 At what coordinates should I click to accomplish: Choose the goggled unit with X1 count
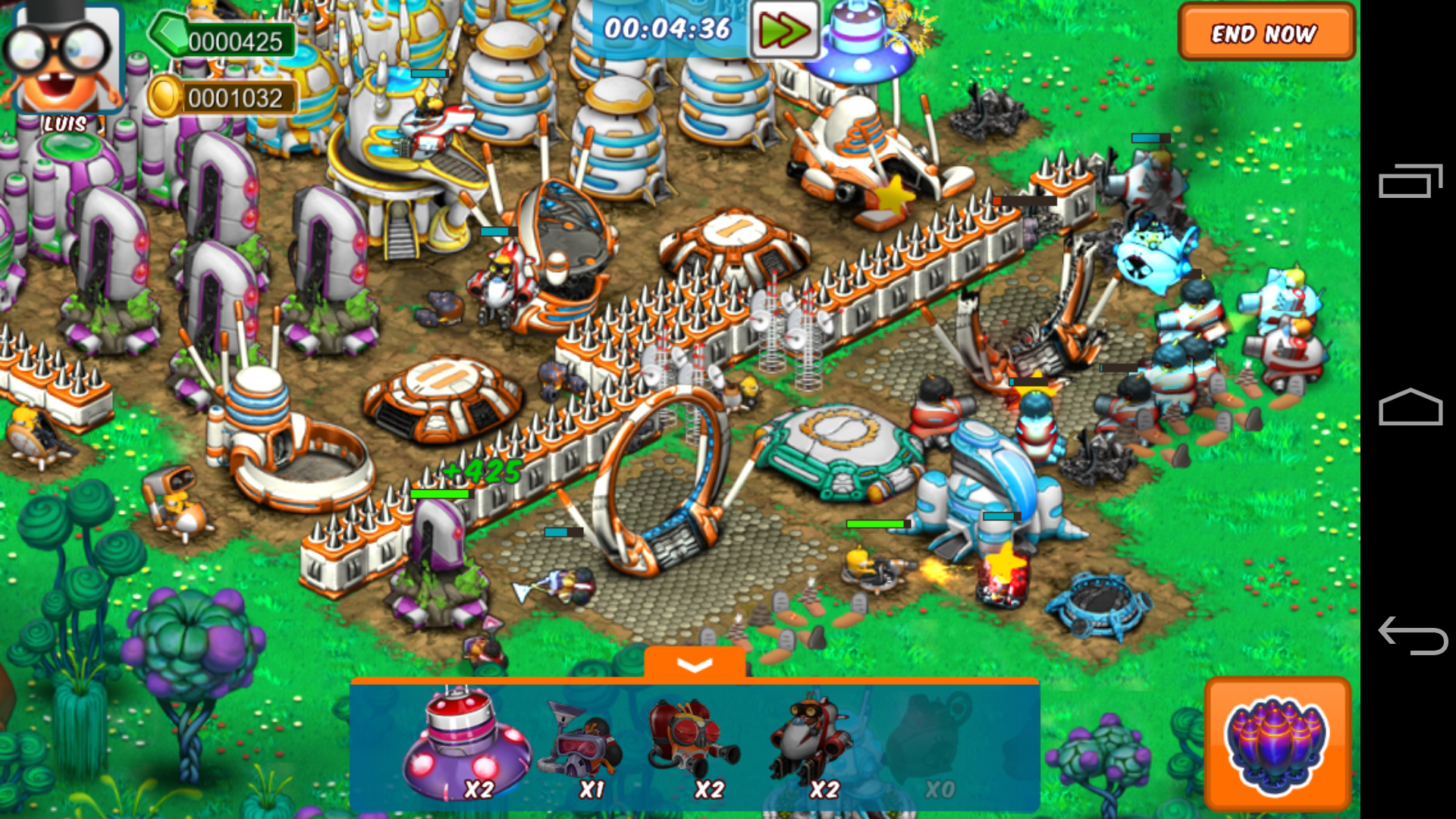click(x=582, y=747)
